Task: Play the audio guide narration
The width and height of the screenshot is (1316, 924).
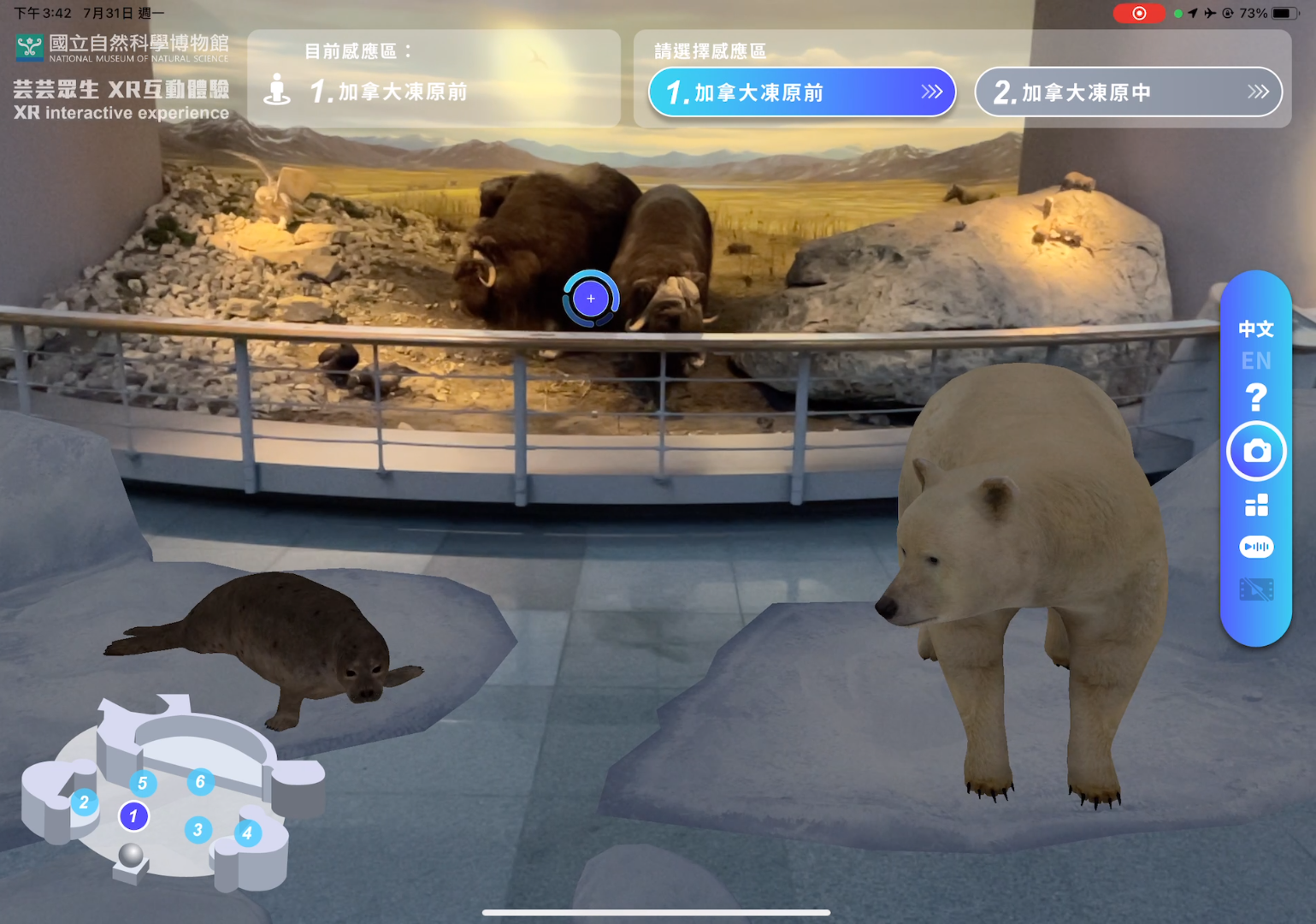Action: point(1256,547)
